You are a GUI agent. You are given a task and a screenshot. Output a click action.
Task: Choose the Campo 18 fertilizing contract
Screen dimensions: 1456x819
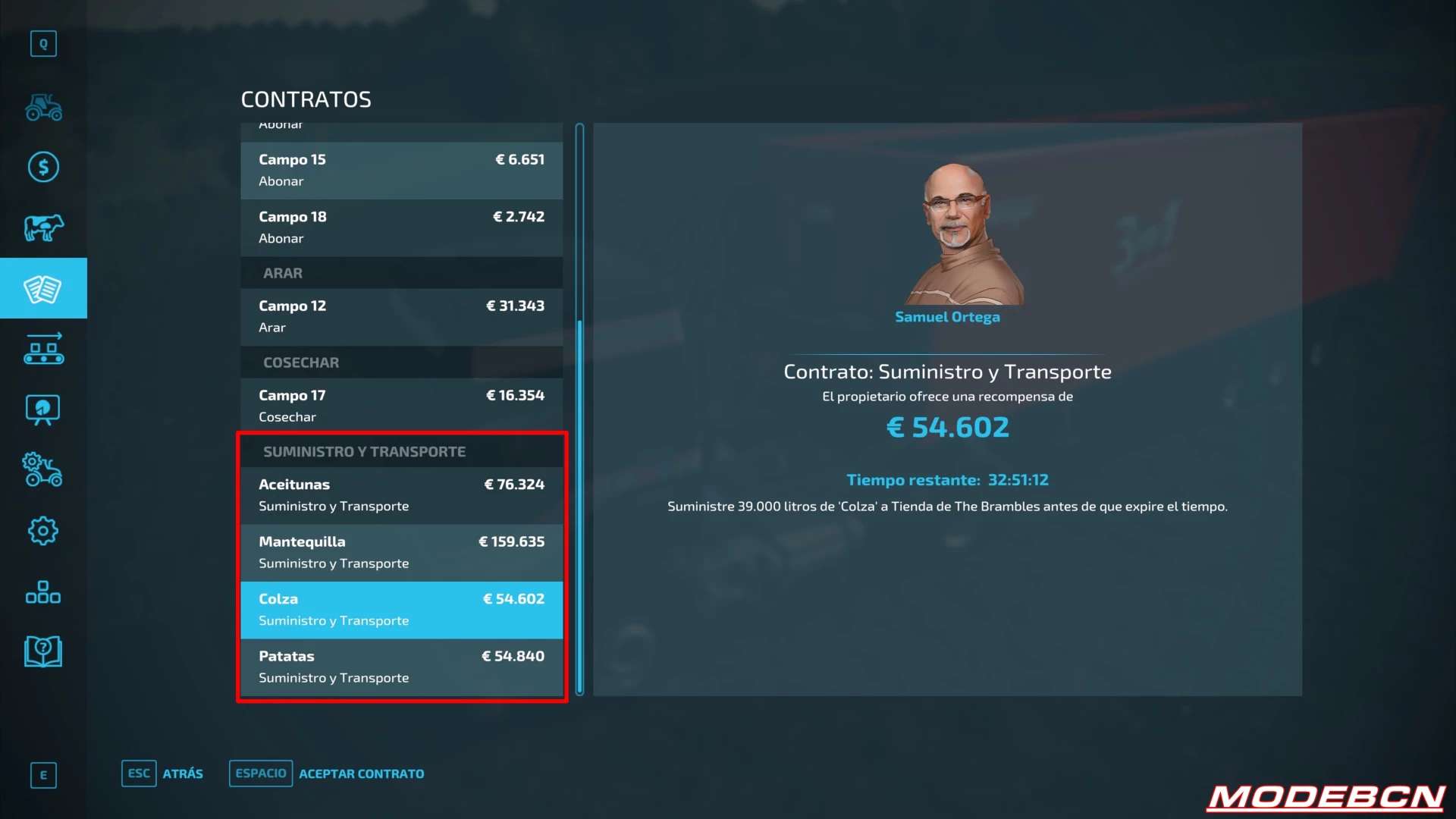[x=401, y=227]
